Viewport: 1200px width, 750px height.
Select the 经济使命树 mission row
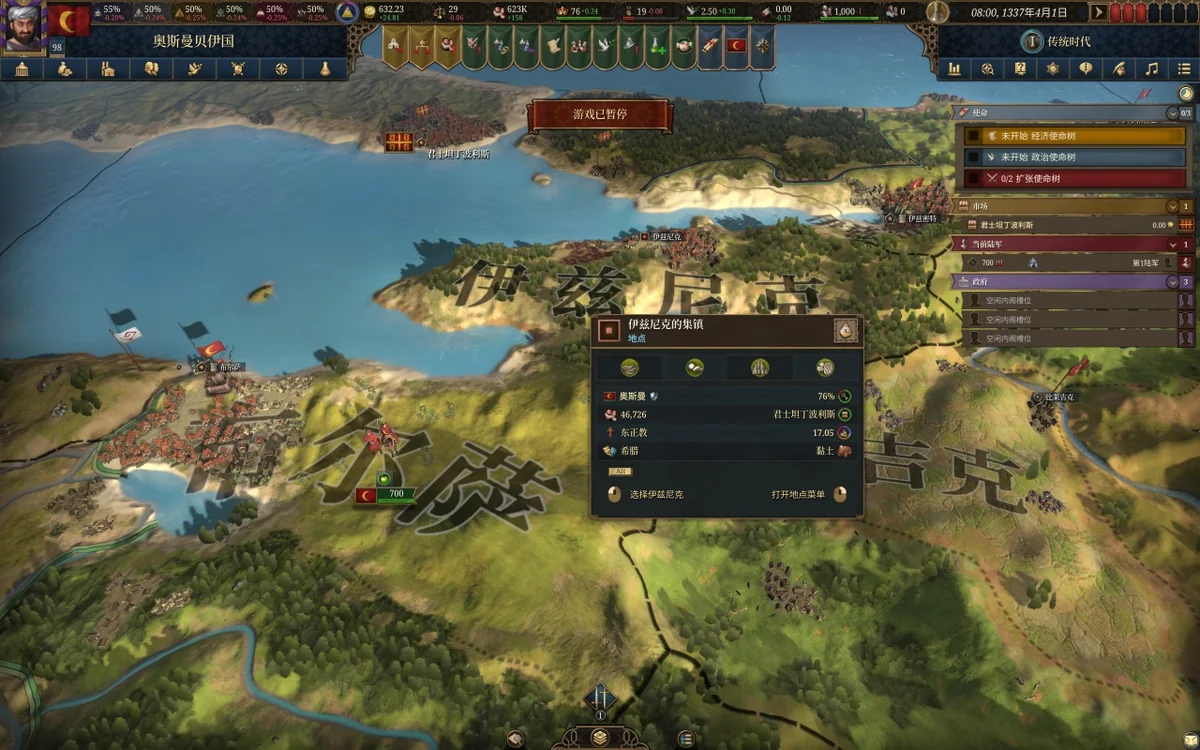[1070, 136]
